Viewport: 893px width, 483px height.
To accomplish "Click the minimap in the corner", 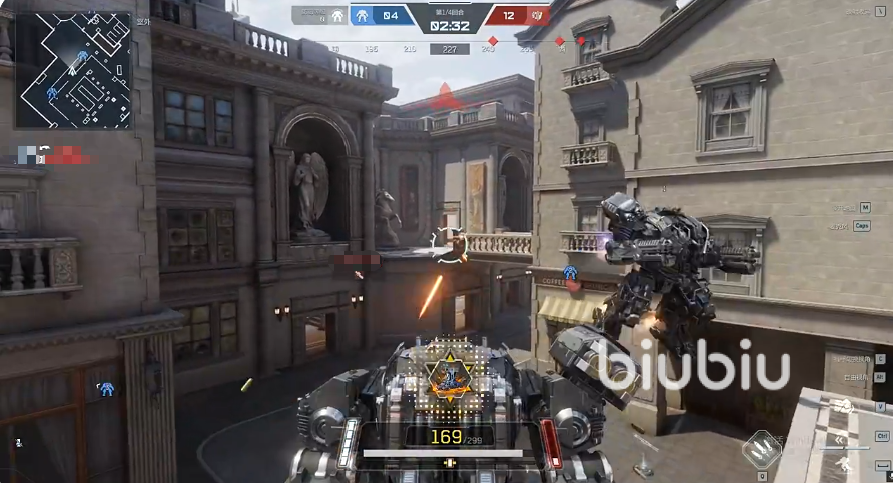I will pyautogui.click(x=73, y=69).
